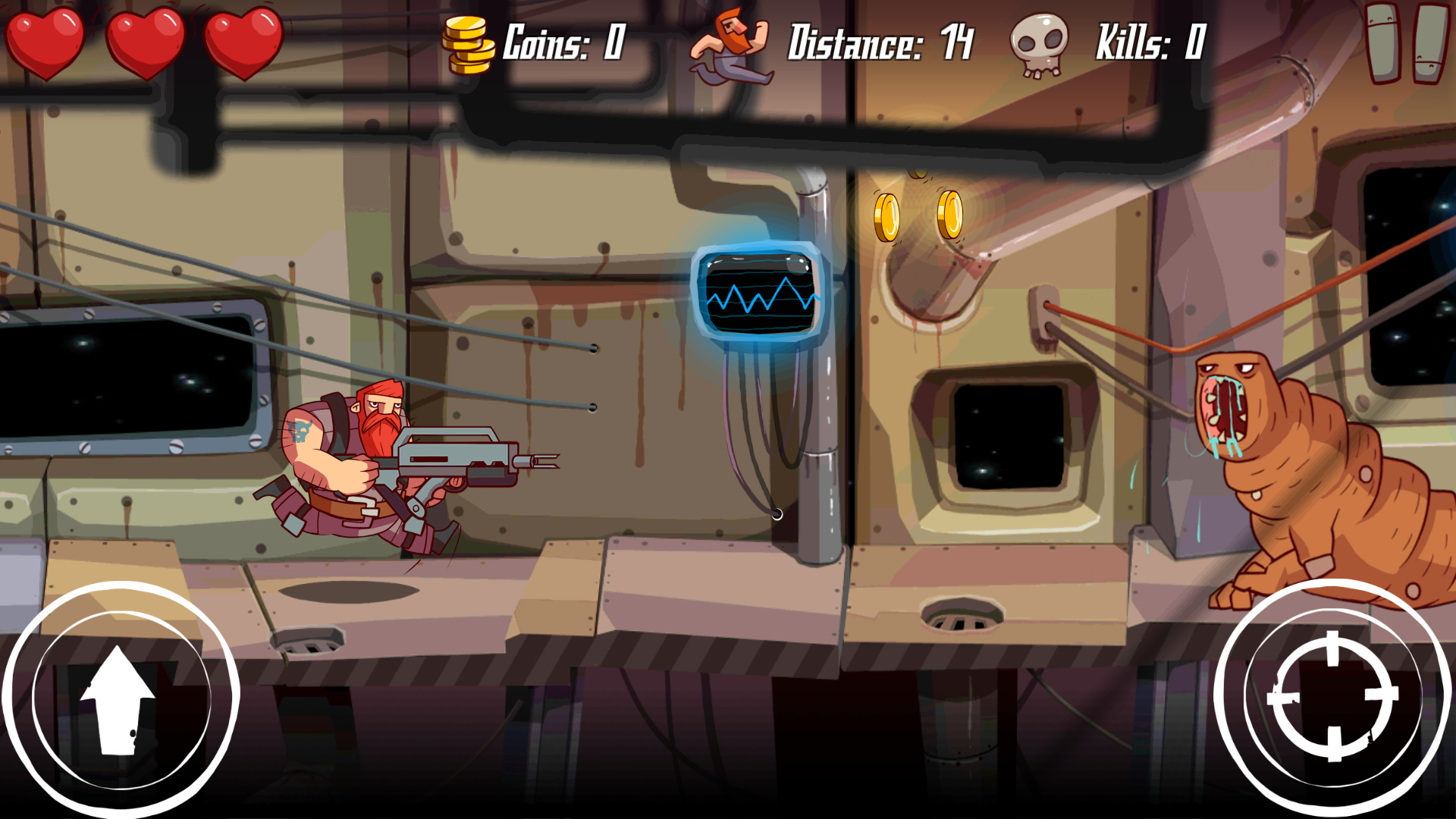The height and width of the screenshot is (819, 1456).
Task: Tap the jump arrow button
Action: (x=120, y=698)
